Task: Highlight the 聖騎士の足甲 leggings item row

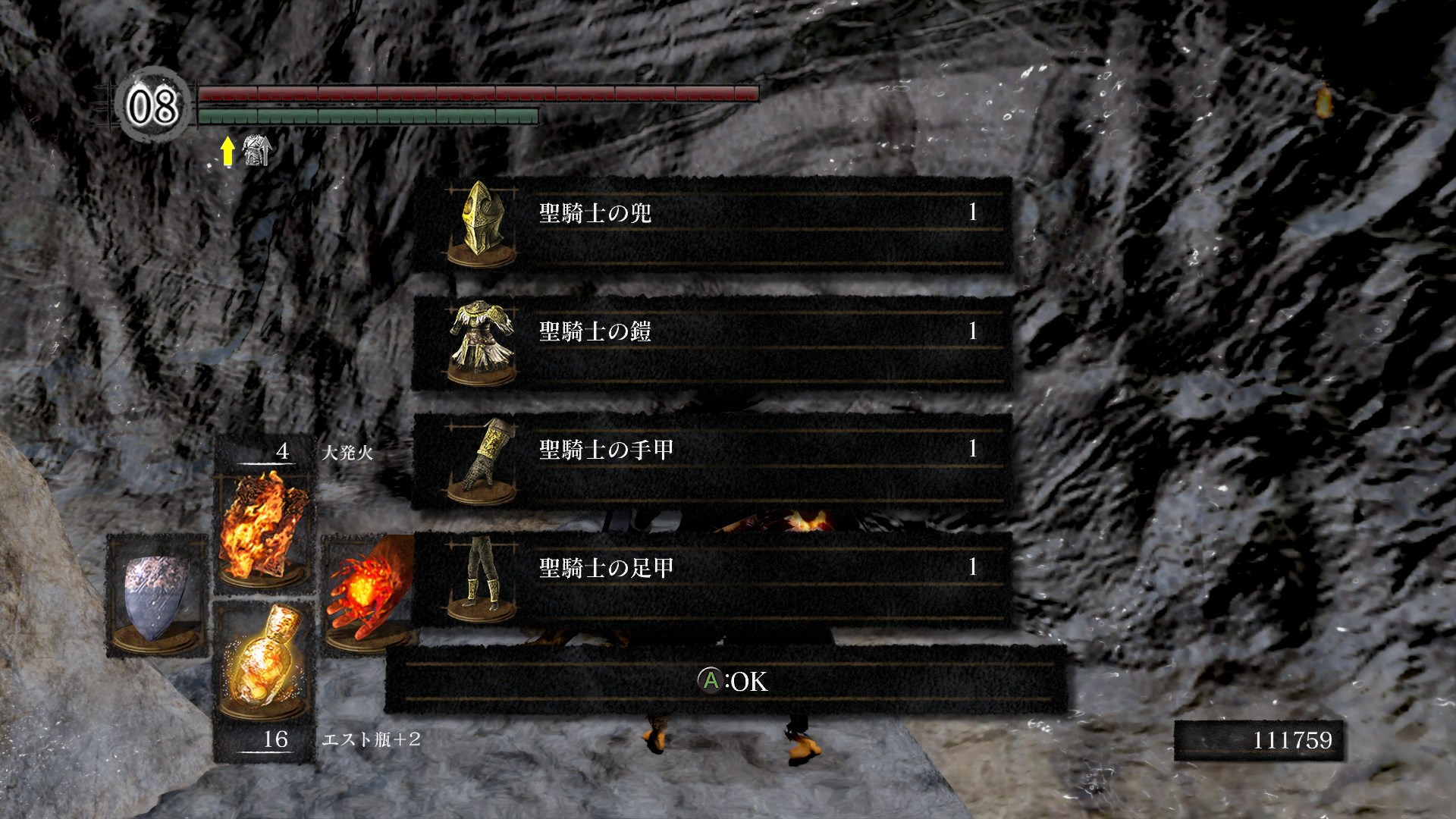Action: tap(711, 579)
